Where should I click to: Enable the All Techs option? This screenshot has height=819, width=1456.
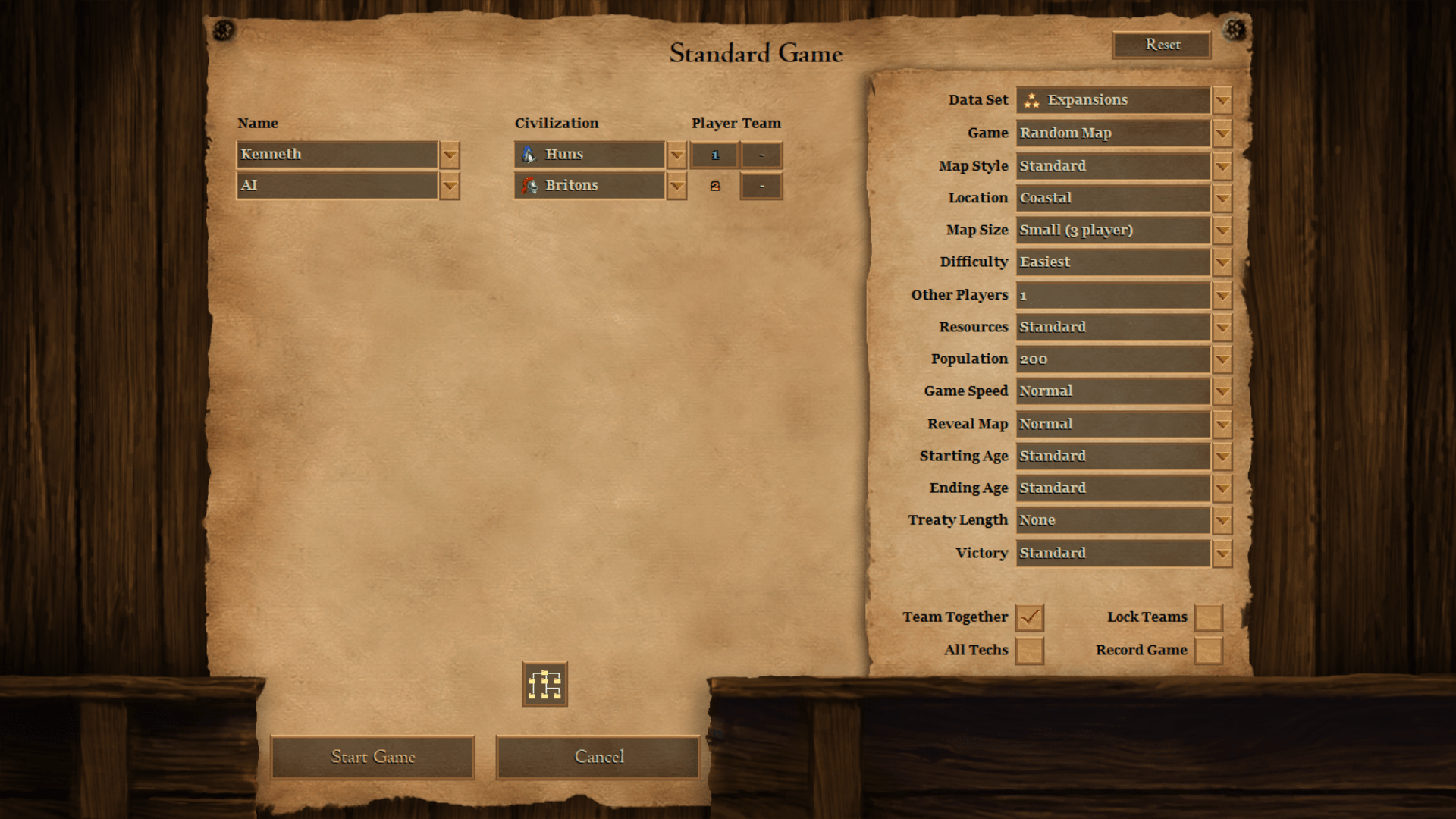tap(1029, 651)
